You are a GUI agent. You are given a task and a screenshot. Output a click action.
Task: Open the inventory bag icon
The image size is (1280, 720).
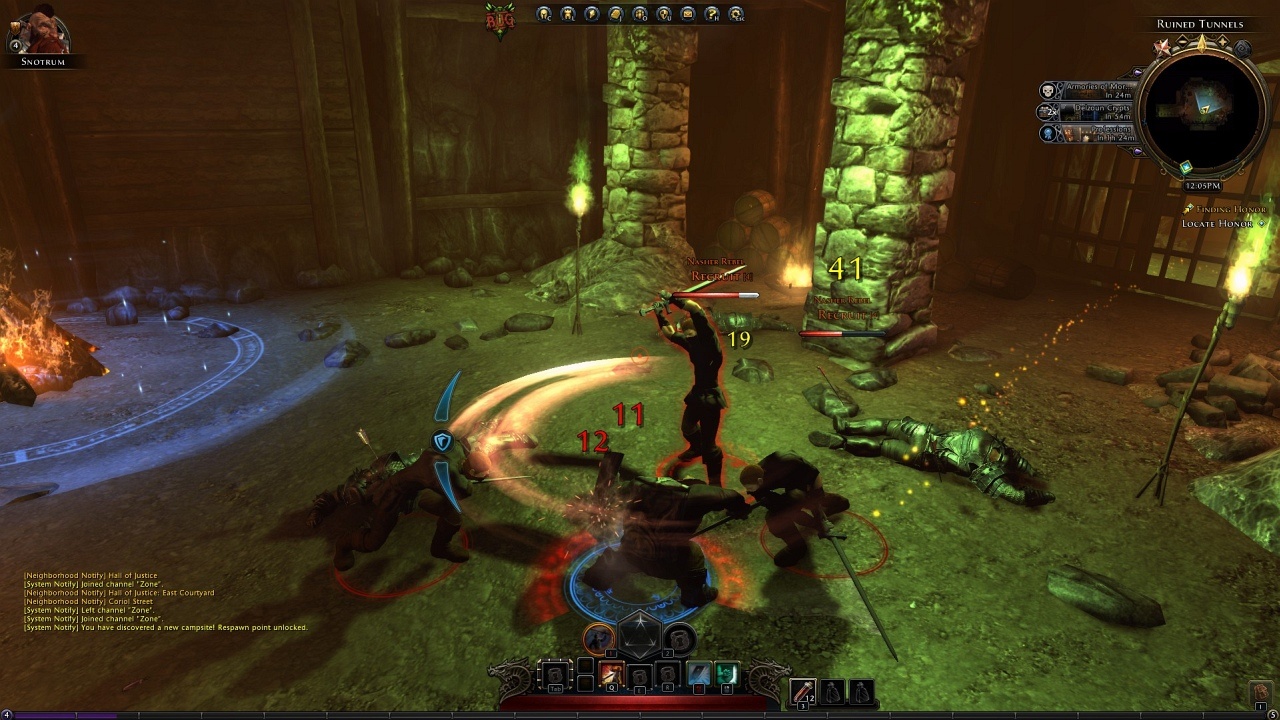point(616,14)
